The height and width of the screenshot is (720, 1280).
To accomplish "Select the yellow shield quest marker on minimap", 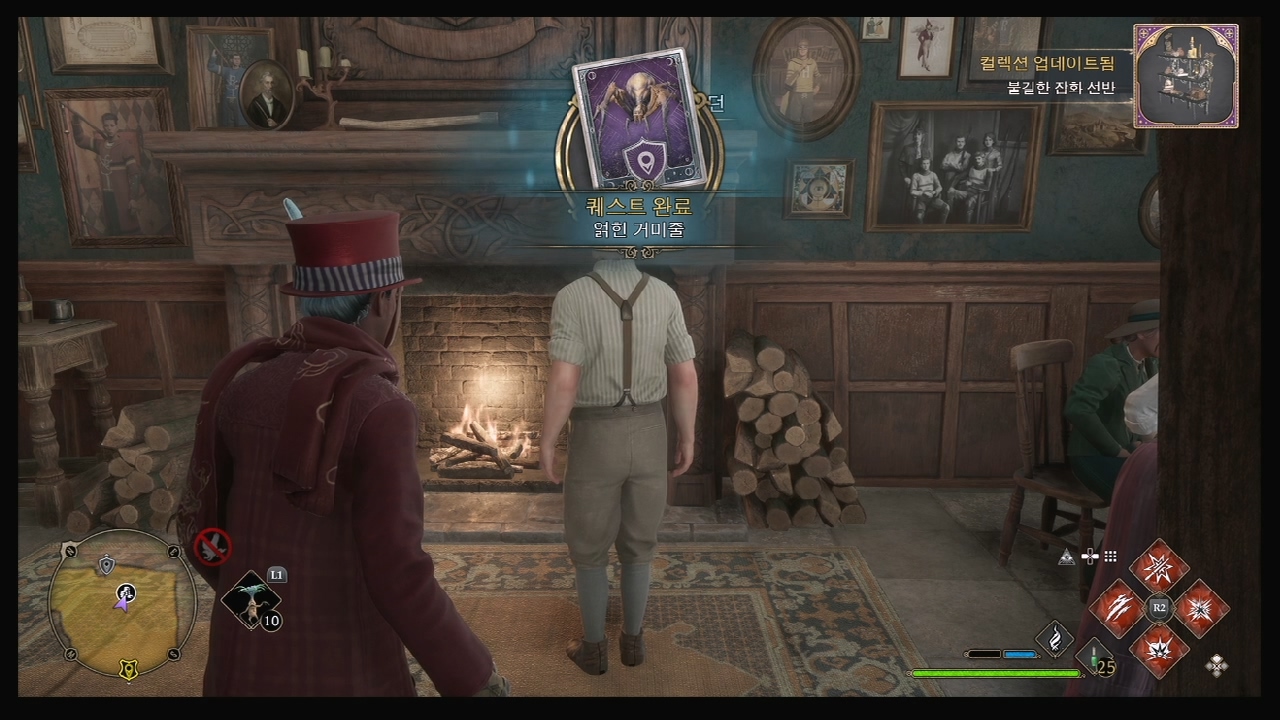I will click(x=128, y=667).
